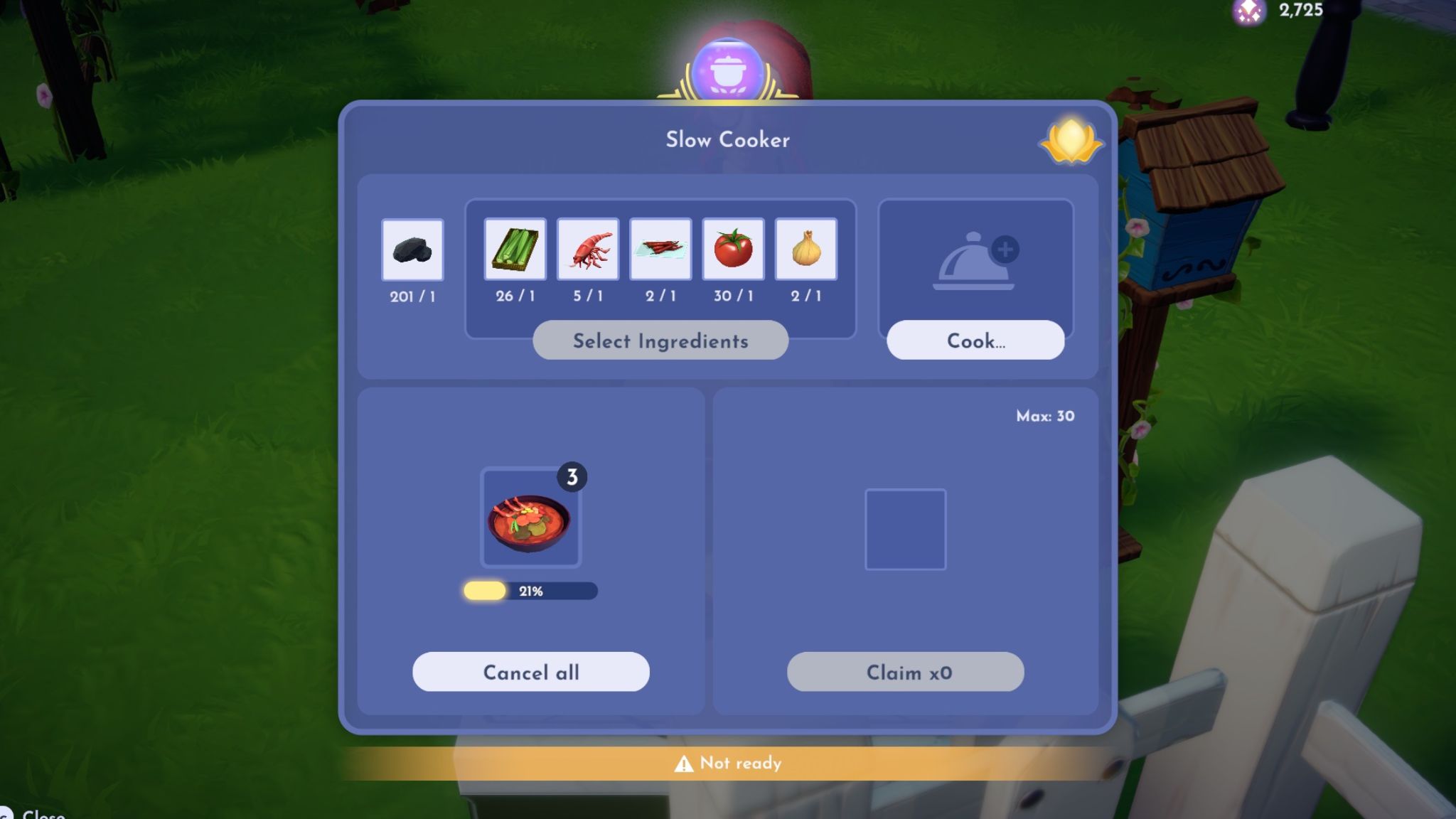Screen dimensions: 1456x819
Task: Click the Not ready warning banner
Action: tap(728, 764)
